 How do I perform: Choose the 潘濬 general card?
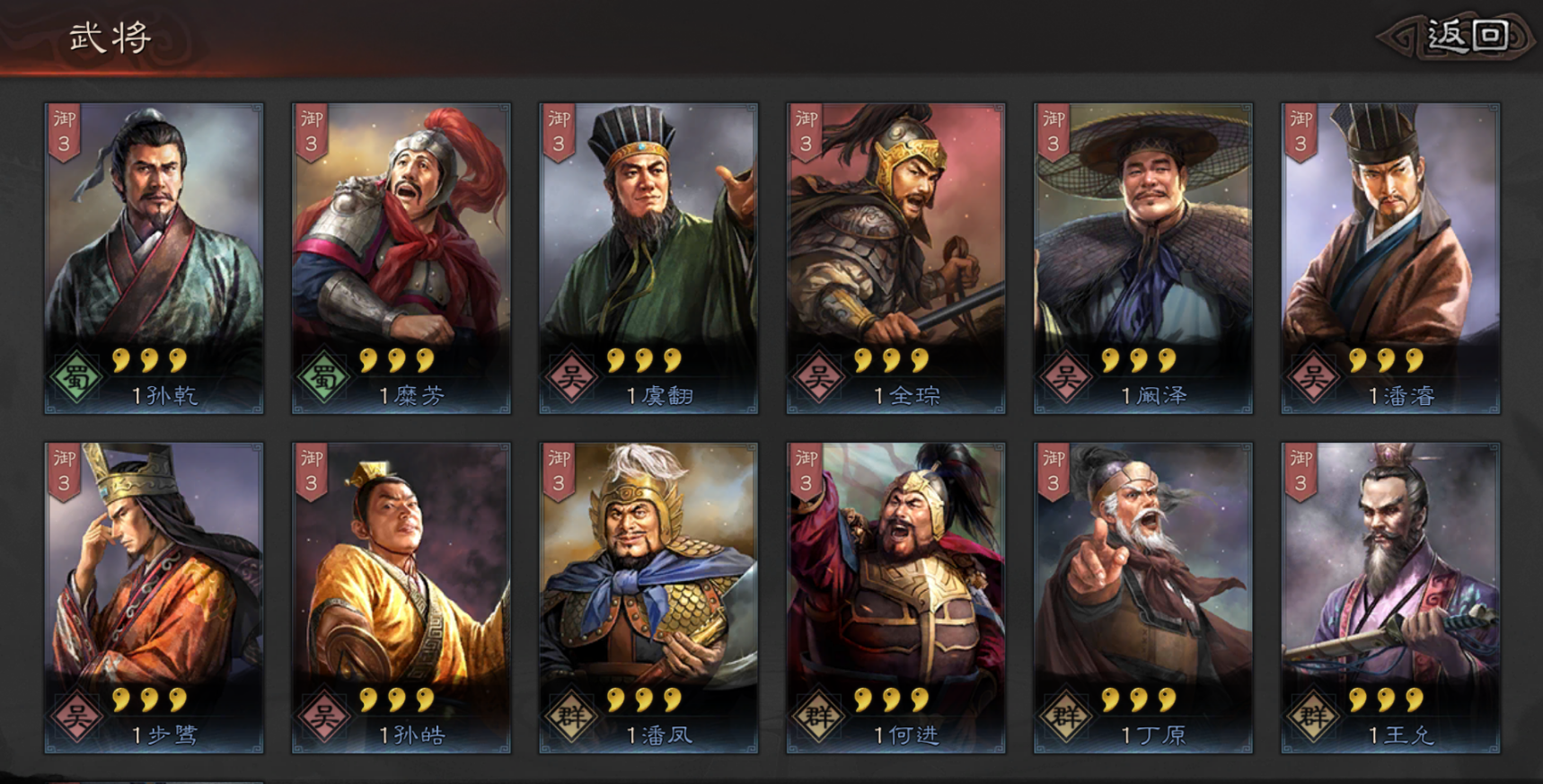point(1390,258)
